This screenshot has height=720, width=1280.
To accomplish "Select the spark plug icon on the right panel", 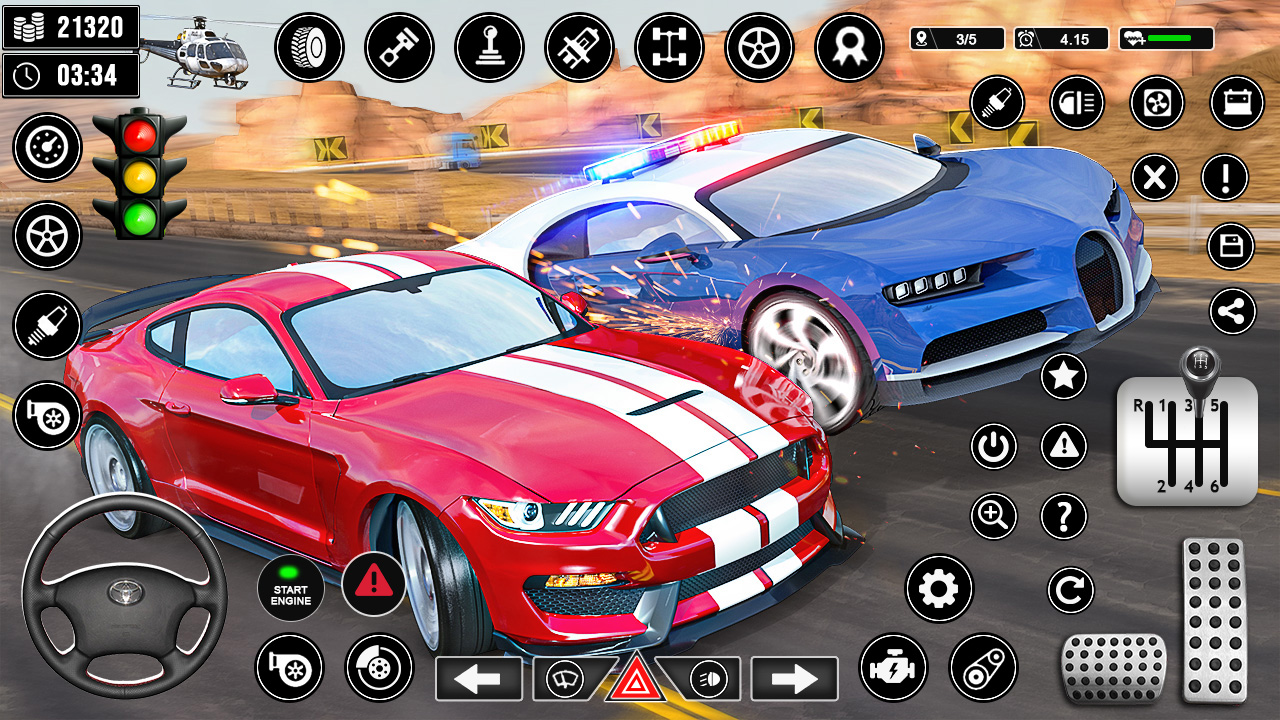I will click(x=997, y=102).
